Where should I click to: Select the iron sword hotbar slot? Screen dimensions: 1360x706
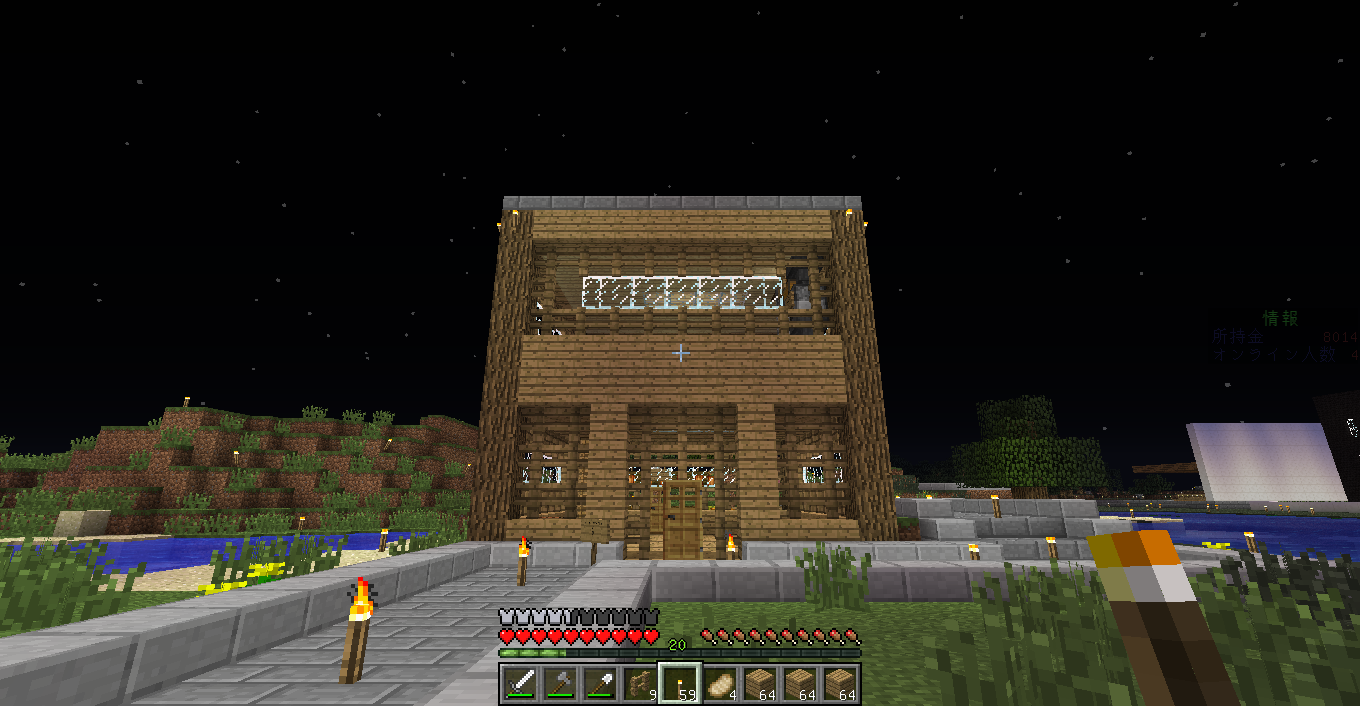pyautogui.click(x=521, y=684)
